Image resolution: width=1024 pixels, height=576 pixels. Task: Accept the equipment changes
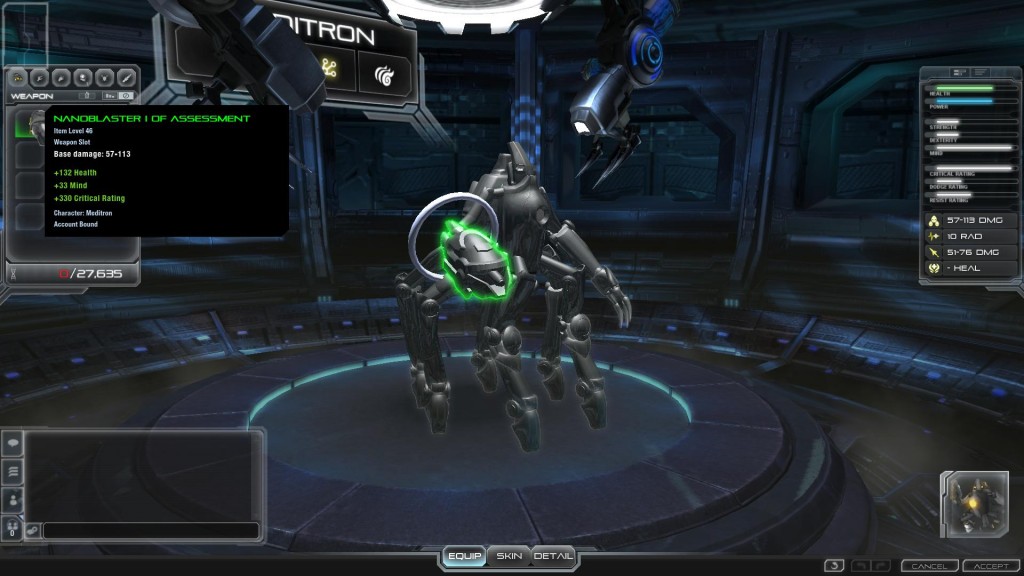[991, 566]
